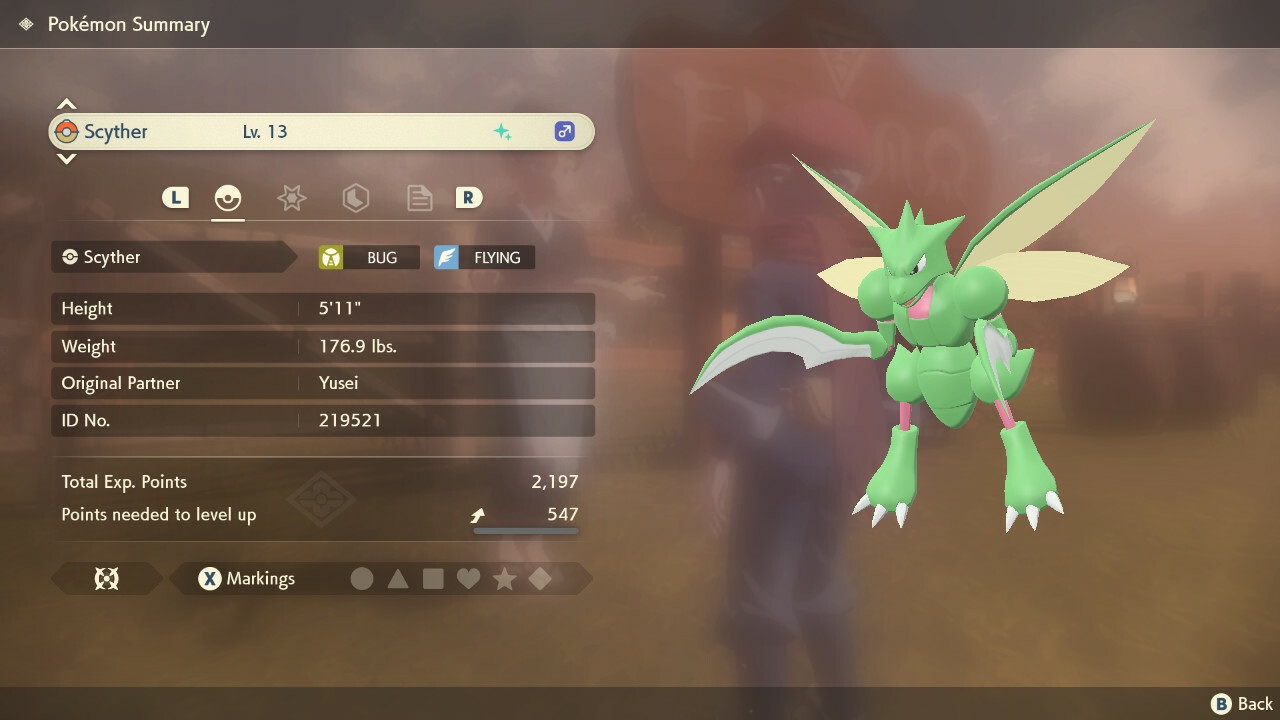Click the crossed-circle icon beside Markings

point(106,578)
